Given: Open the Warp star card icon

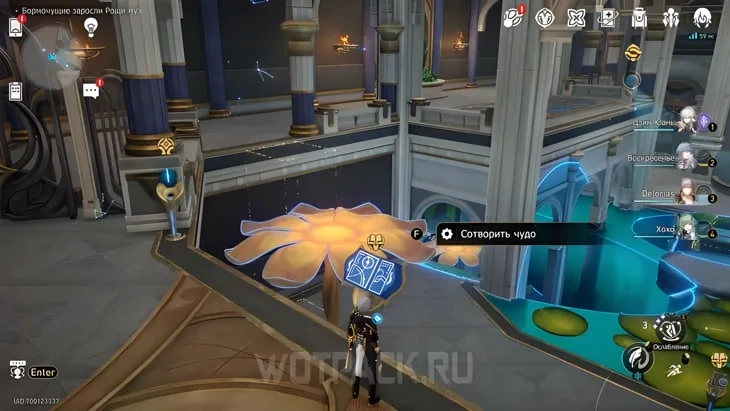Looking at the screenshot, I should 607,17.
